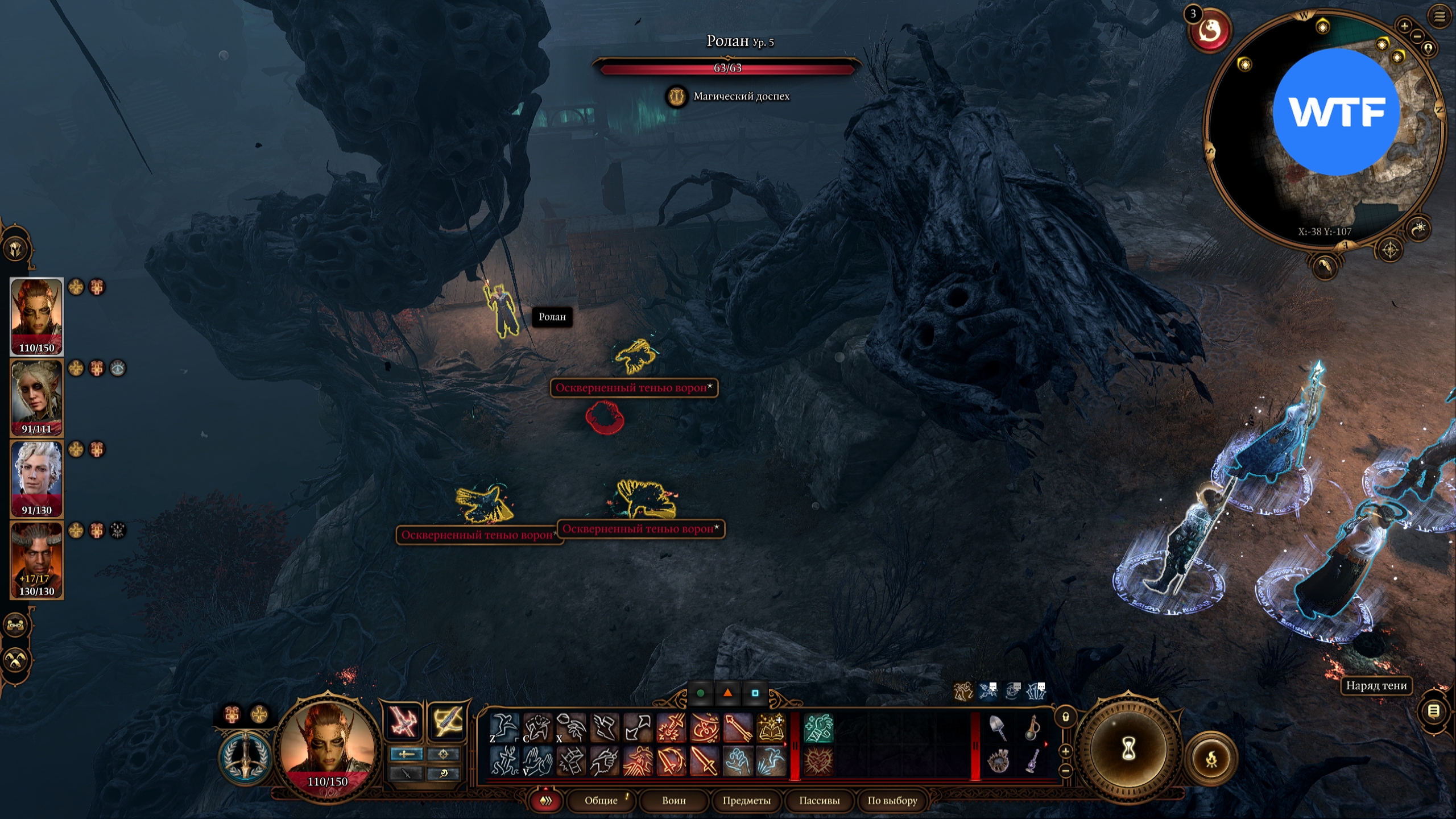Switch to the Общие hotbar tab
Image resolution: width=1456 pixels, height=819 pixels.
pyautogui.click(x=601, y=800)
